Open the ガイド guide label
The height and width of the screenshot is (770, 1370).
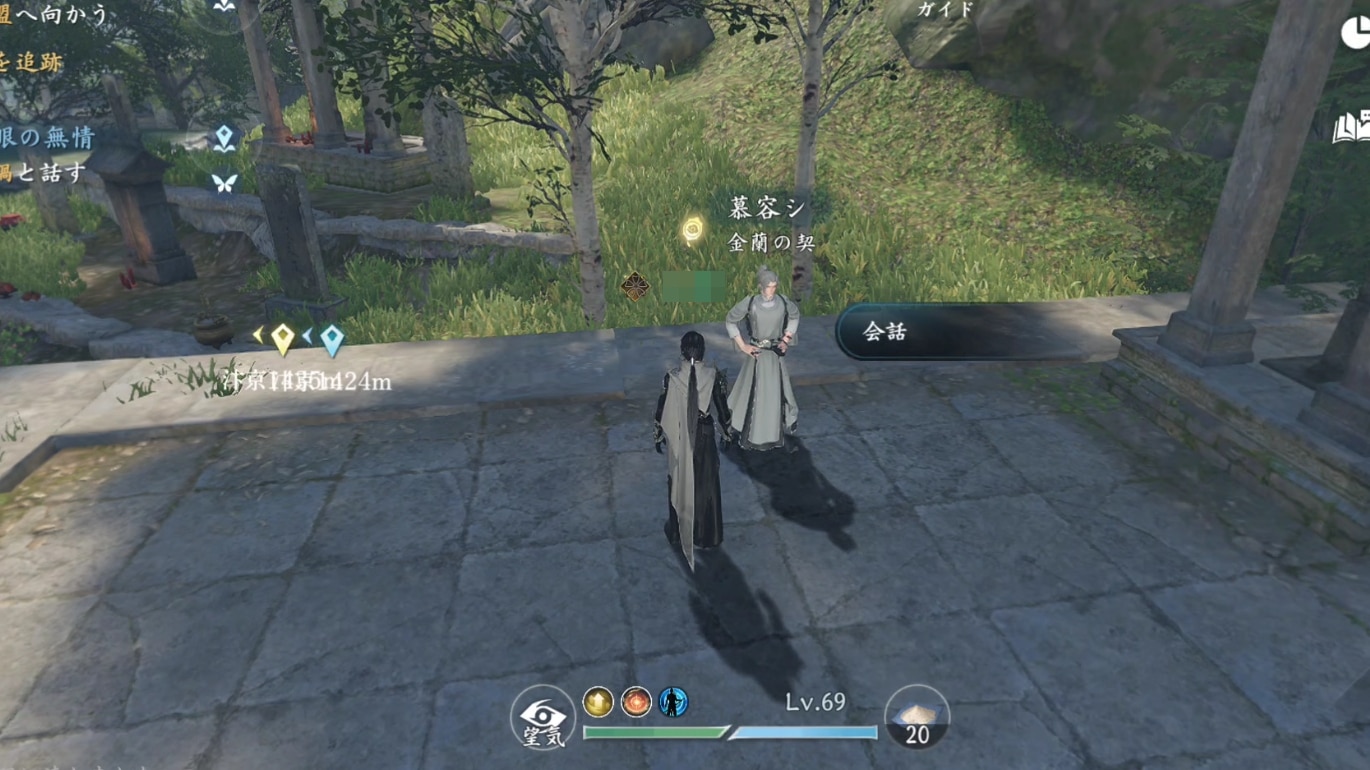click(945, 9)
